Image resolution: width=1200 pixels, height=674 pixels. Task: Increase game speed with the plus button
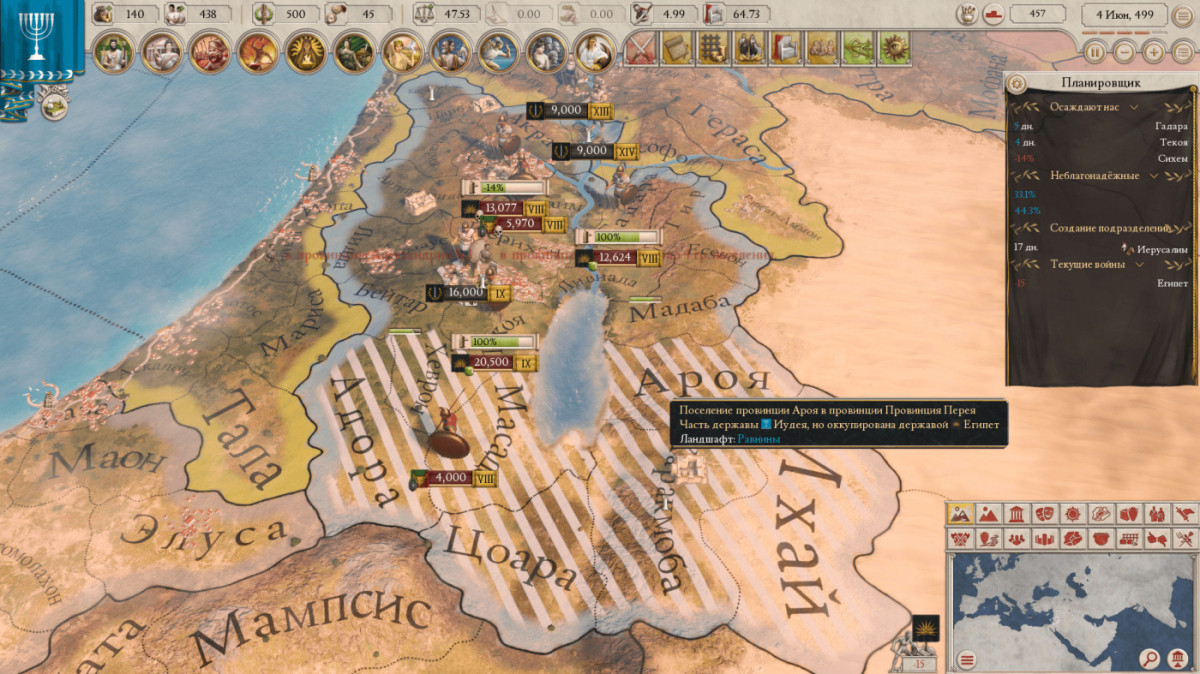[1154, 52]
